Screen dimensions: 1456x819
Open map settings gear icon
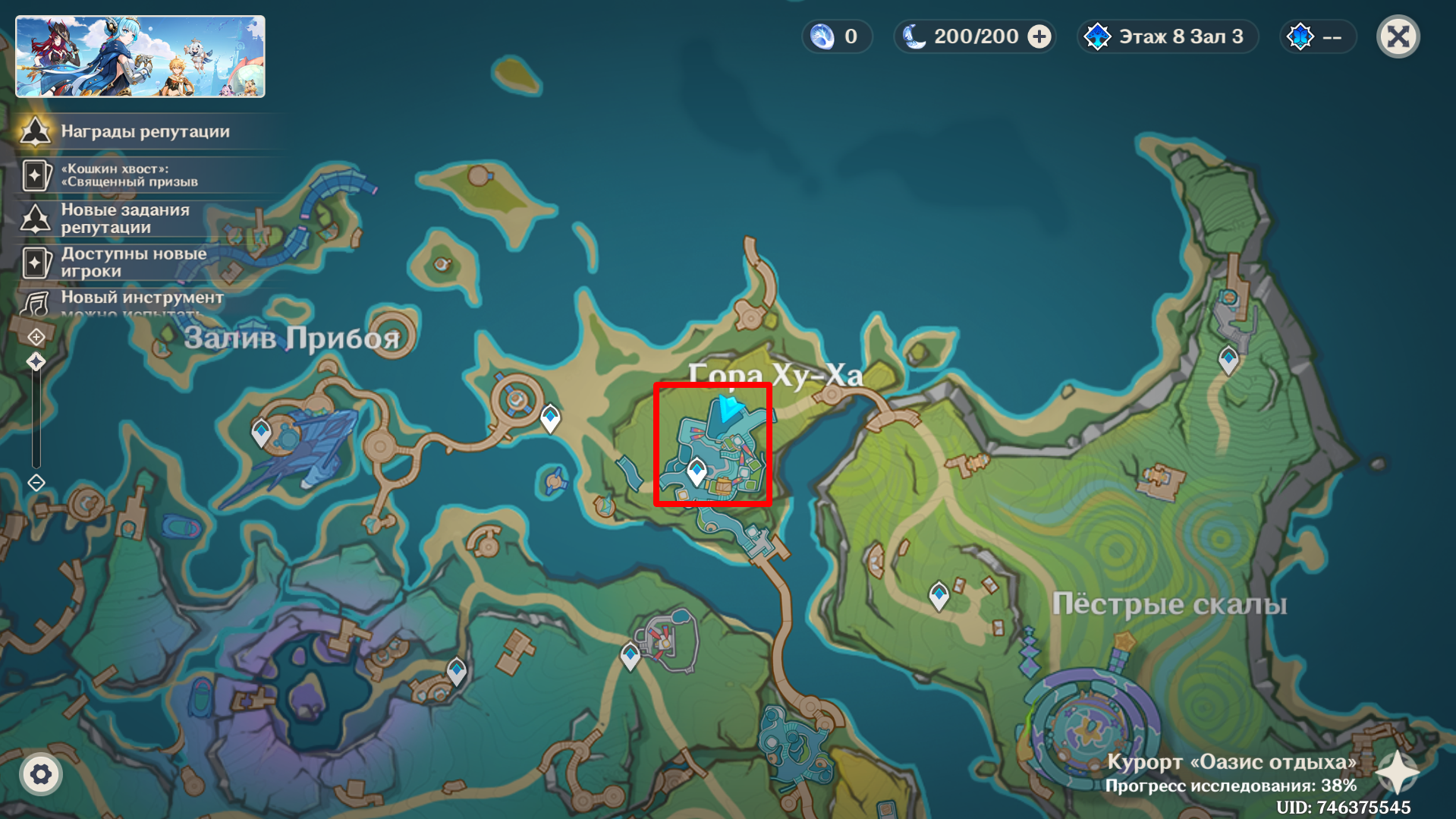41,774
